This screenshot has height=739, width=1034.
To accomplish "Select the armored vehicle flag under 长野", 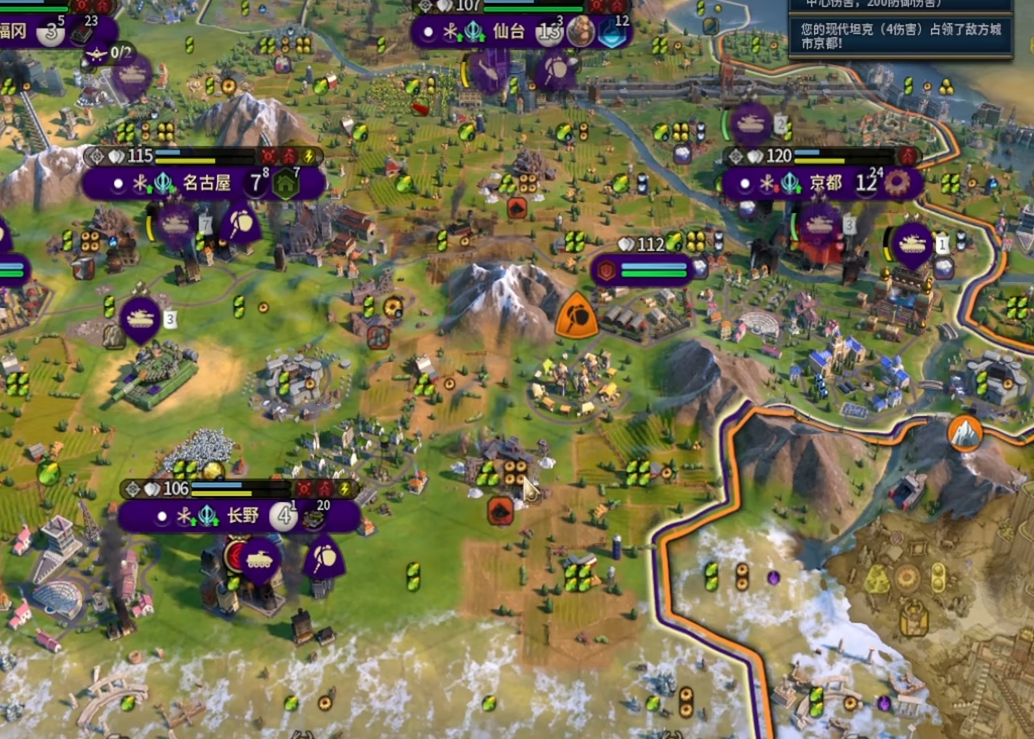I will click(x=258, y=556).
